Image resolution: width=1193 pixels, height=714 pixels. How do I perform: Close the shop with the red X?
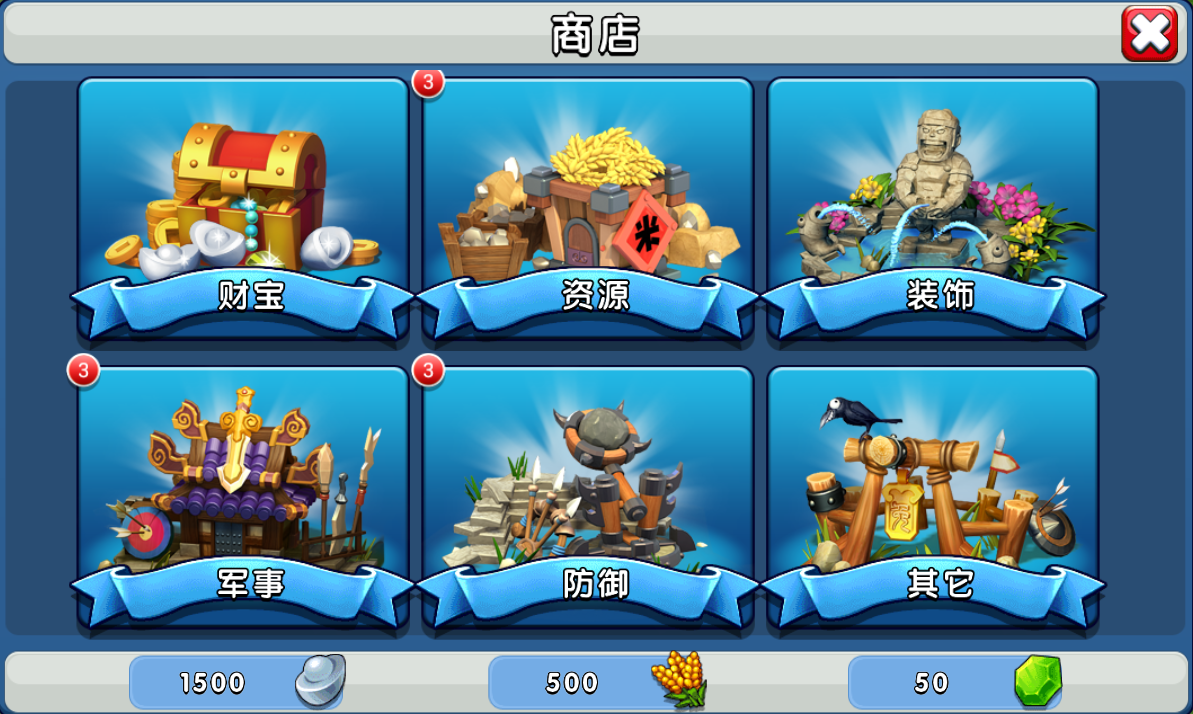click(x=1149, y=34)
